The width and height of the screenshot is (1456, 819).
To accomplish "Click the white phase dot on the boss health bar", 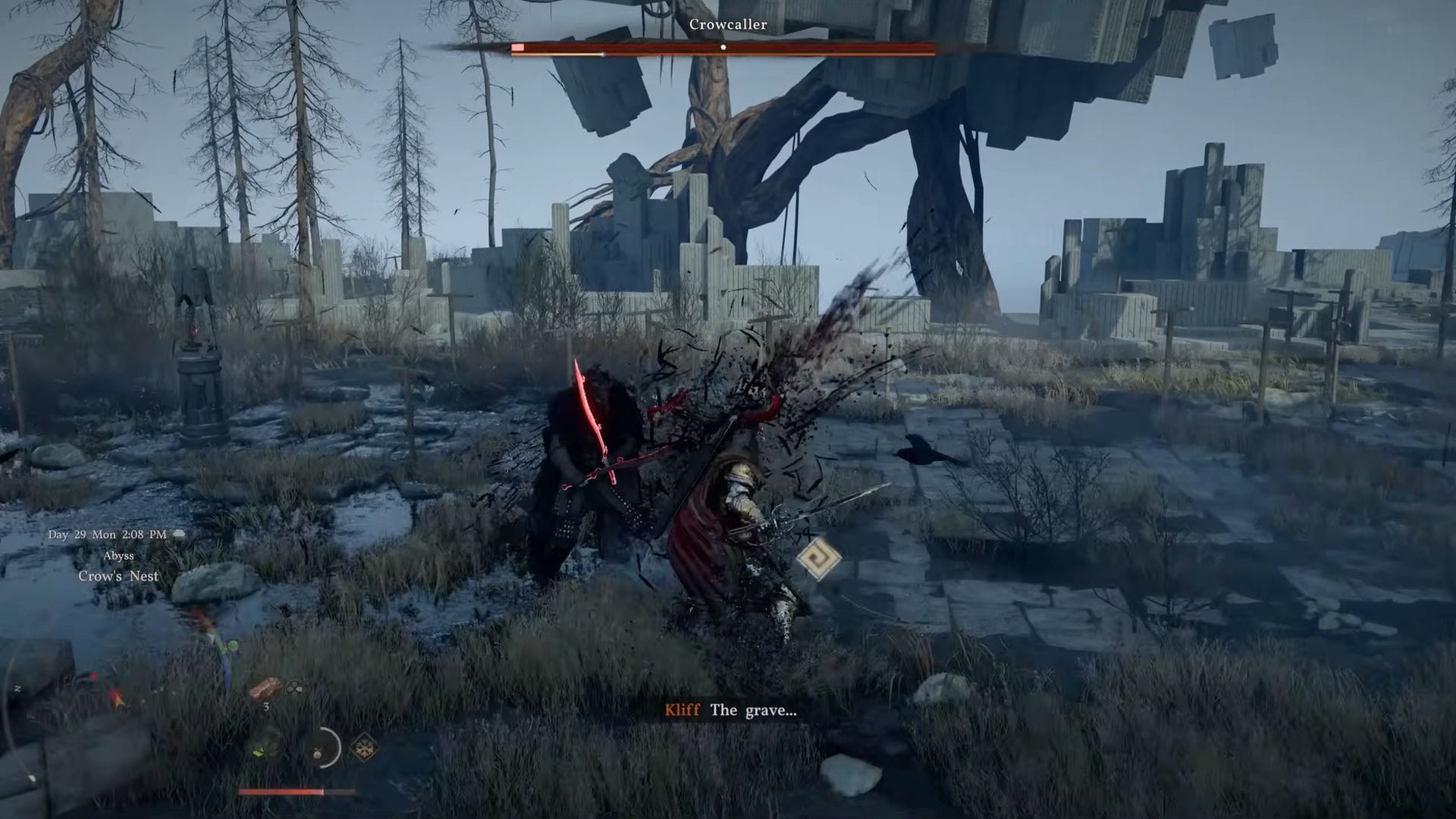I will 723,45.
